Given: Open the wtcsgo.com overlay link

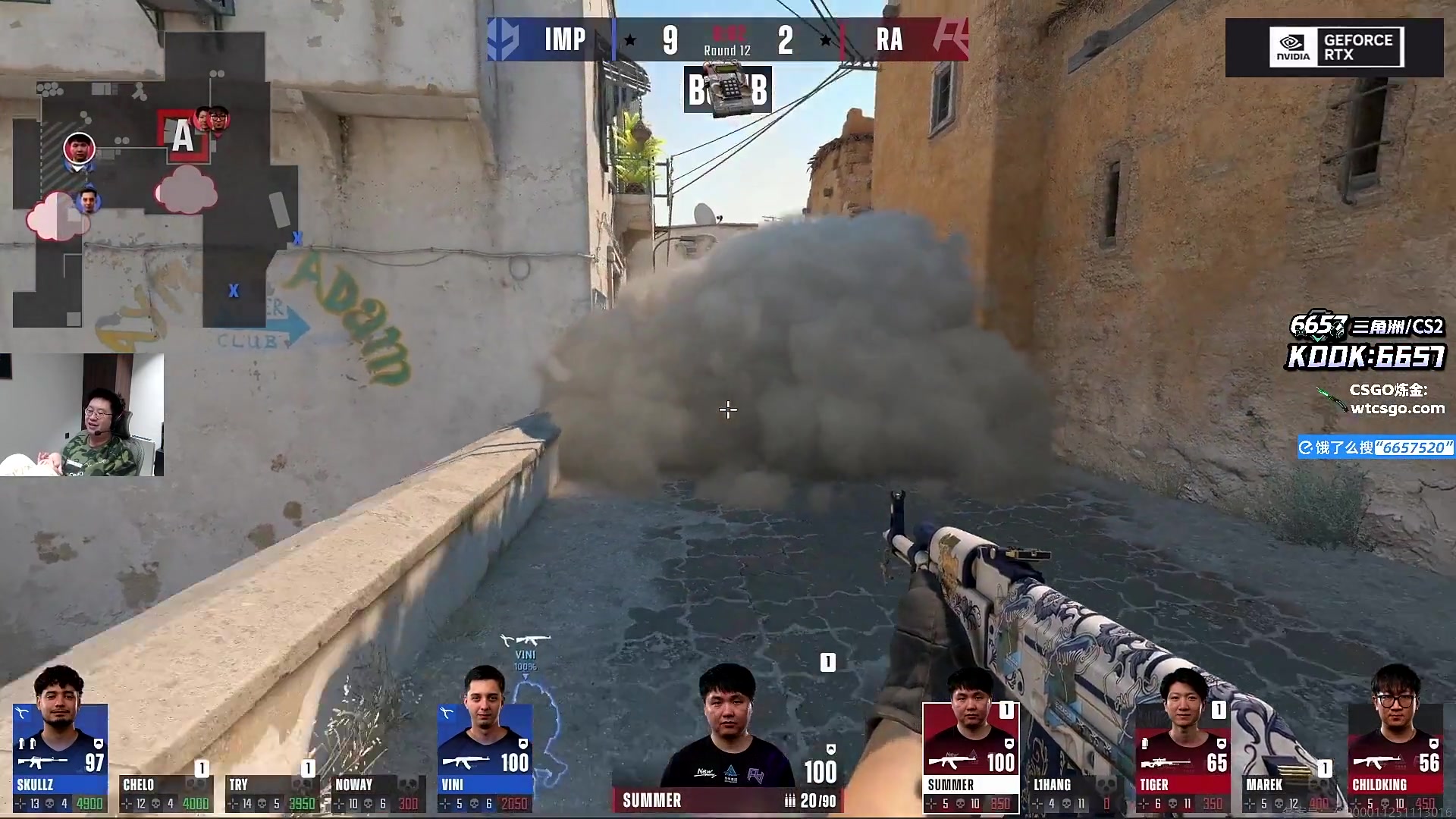Looking at the screenshot, I should pos(1397,408).
